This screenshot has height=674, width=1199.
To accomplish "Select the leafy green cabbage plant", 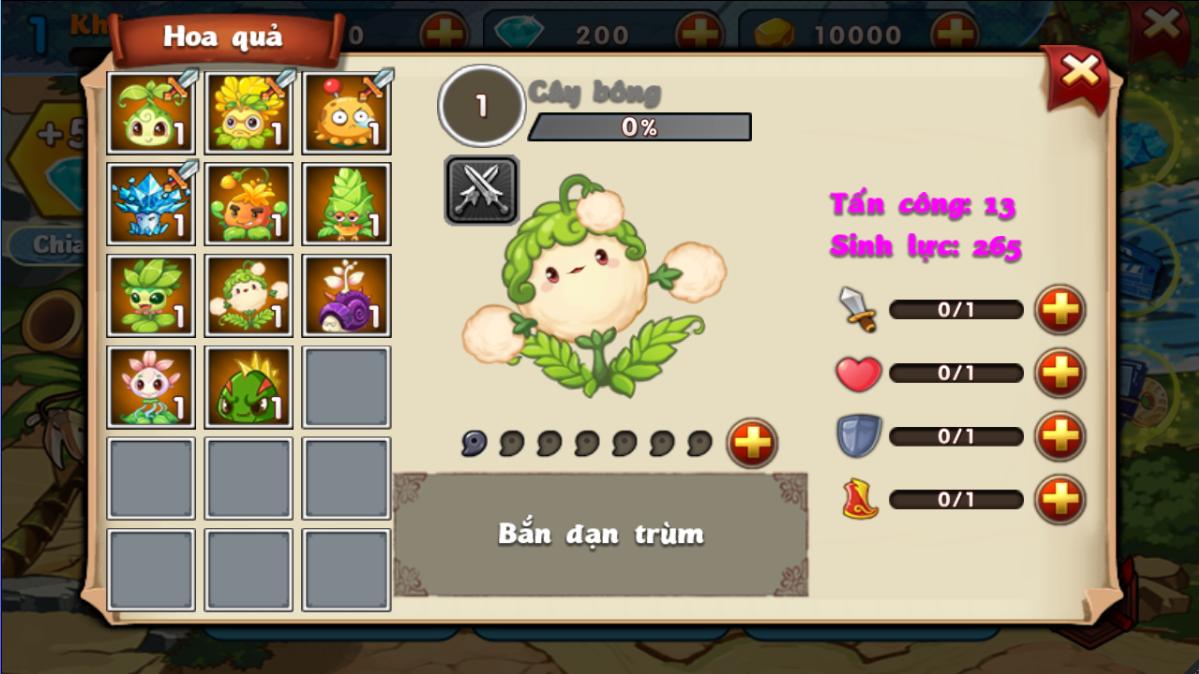I will pyautogui.click(x=150, y=295).
